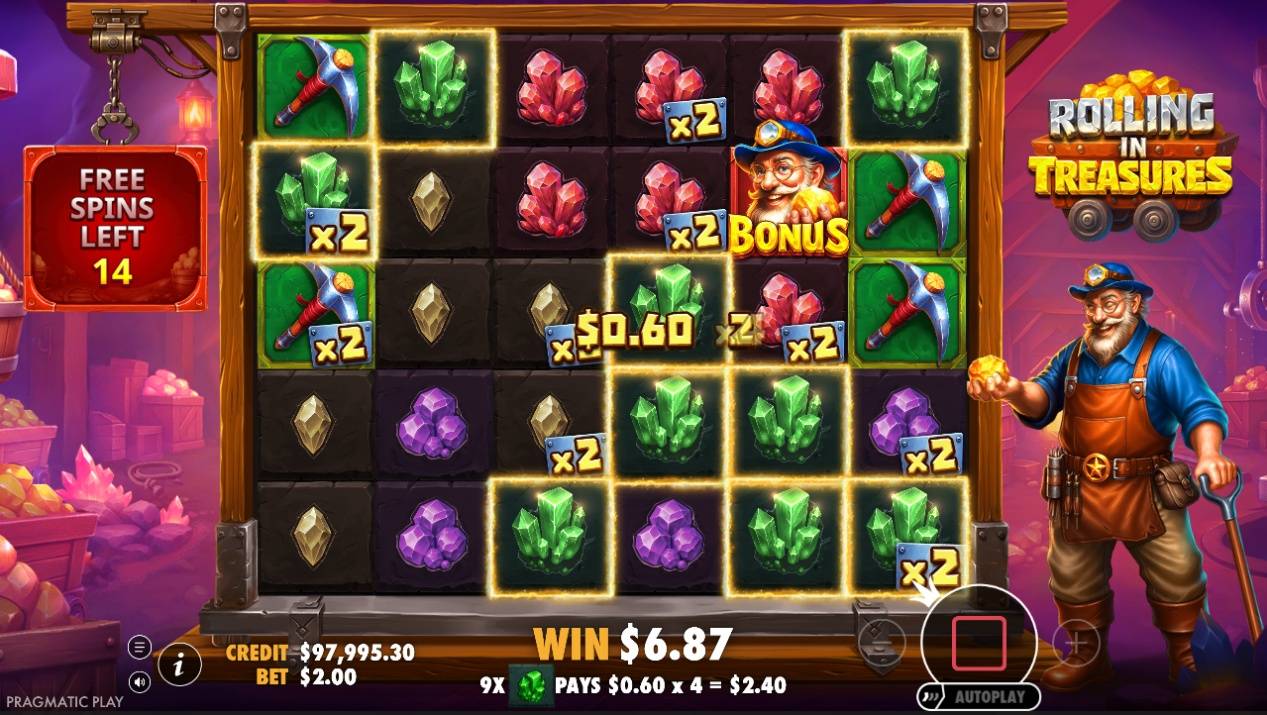This screenshot has height=715, width=1267.
Task: Toggle the sound speaker icon
Action: pos(140,682)
